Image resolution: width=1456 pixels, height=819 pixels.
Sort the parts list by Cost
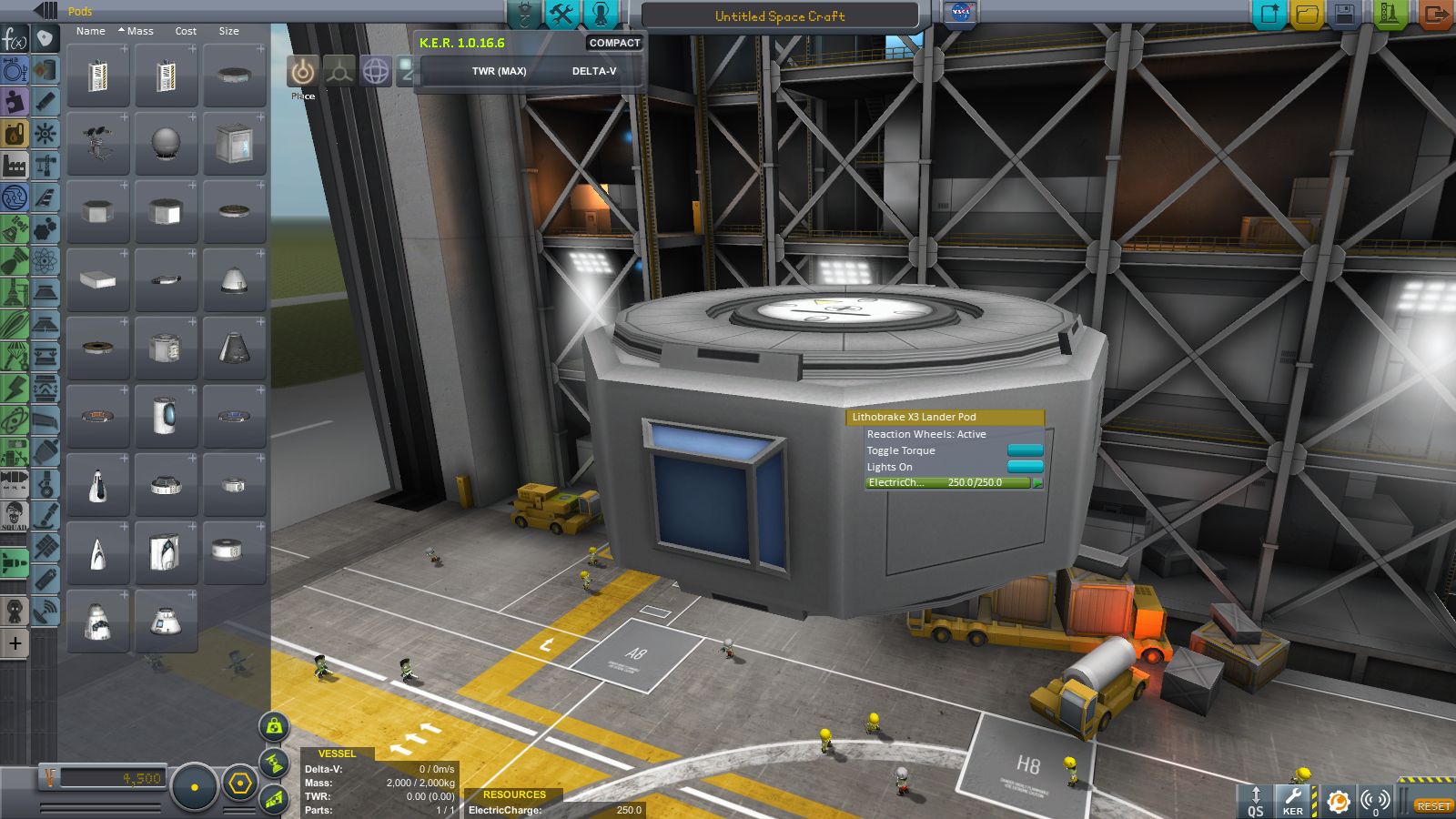[186, 31]
